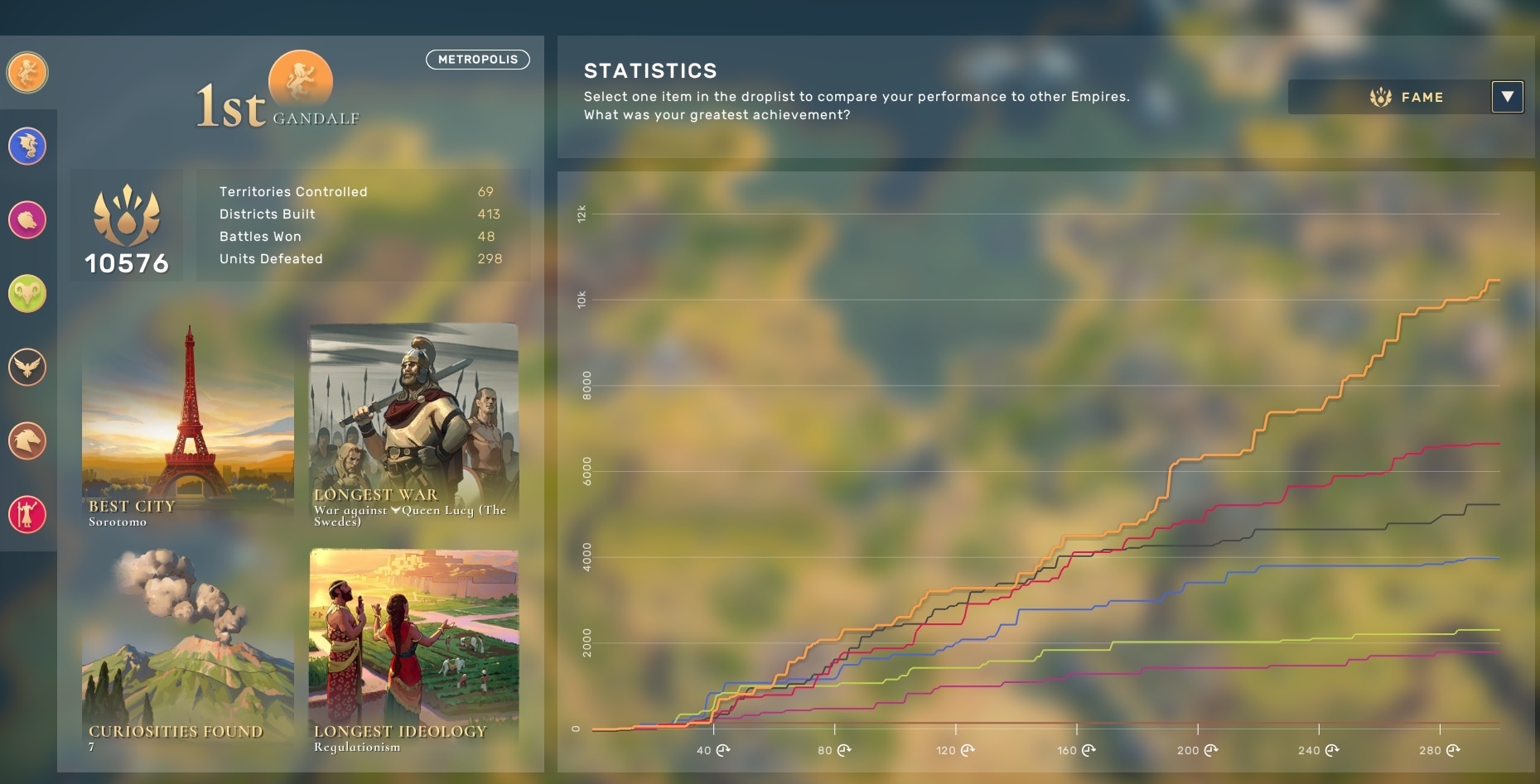Select the dark phoenix empire icon
The image size is (1540, 784).
pos(27,368)
